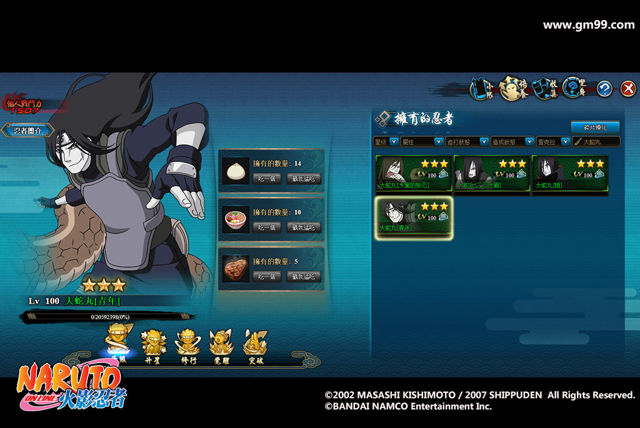The height and width of the screenshot is (428, 640).
Task: Eat one steamed bun
Action: pos(266,178)
